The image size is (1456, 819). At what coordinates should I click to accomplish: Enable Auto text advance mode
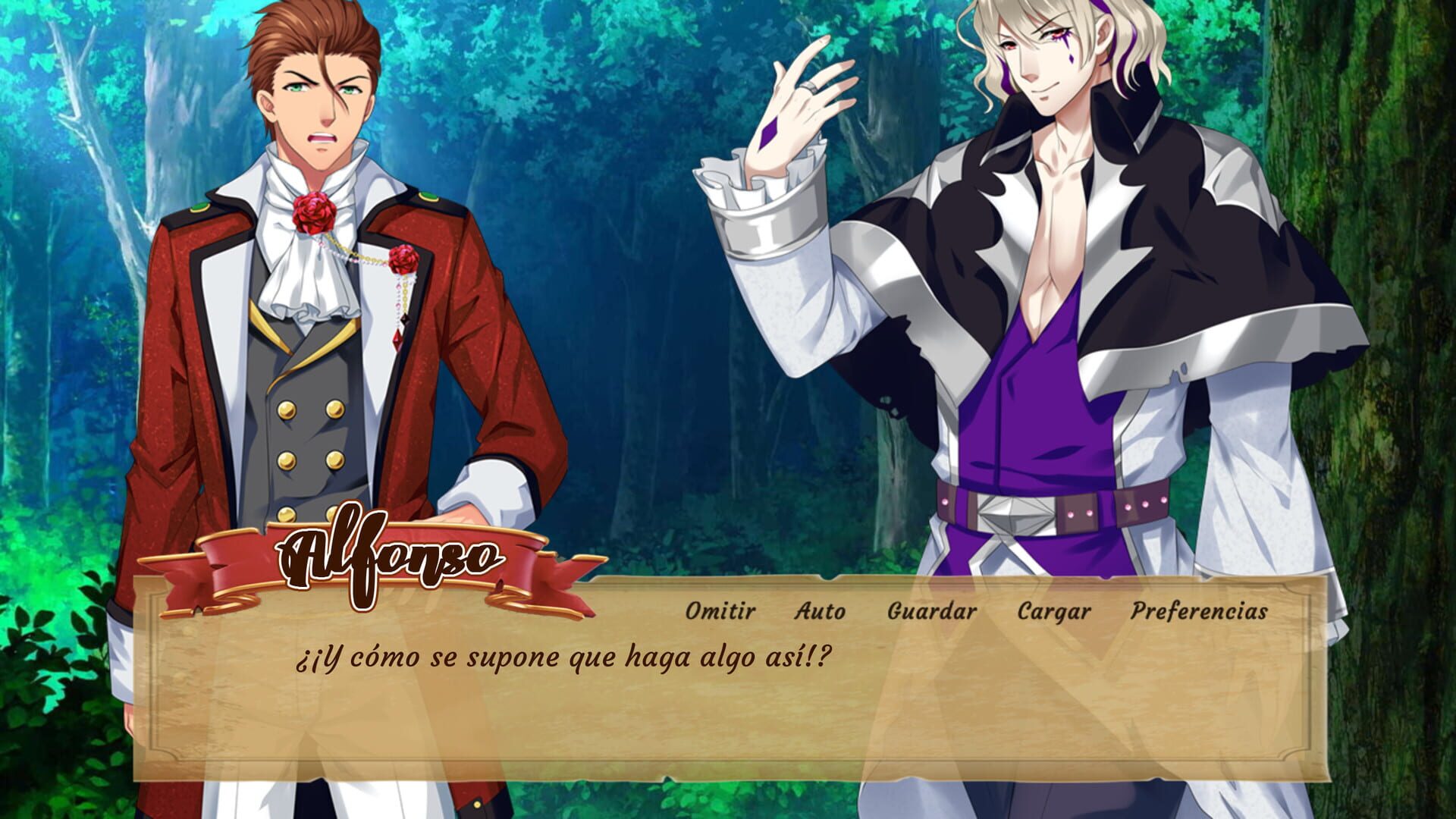click(x=819, y=610)
